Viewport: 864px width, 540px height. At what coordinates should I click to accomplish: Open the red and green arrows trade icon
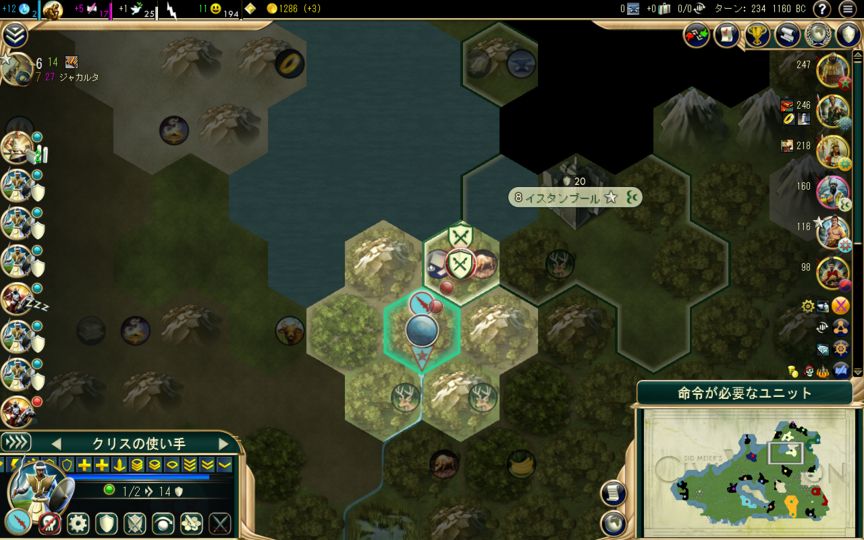click(696, 36)
